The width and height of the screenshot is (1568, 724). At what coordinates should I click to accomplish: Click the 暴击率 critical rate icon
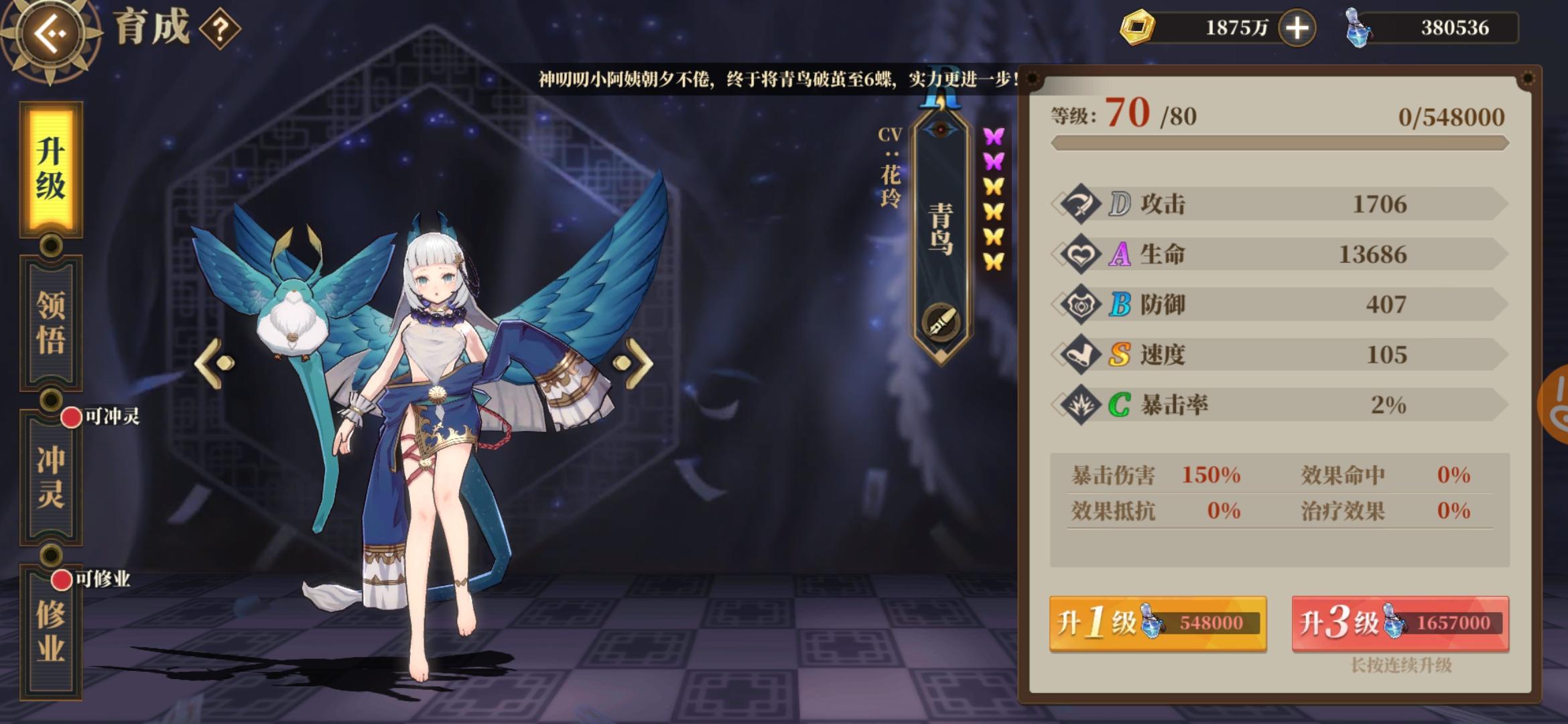pyautogui.click(x=1081, y=404)
